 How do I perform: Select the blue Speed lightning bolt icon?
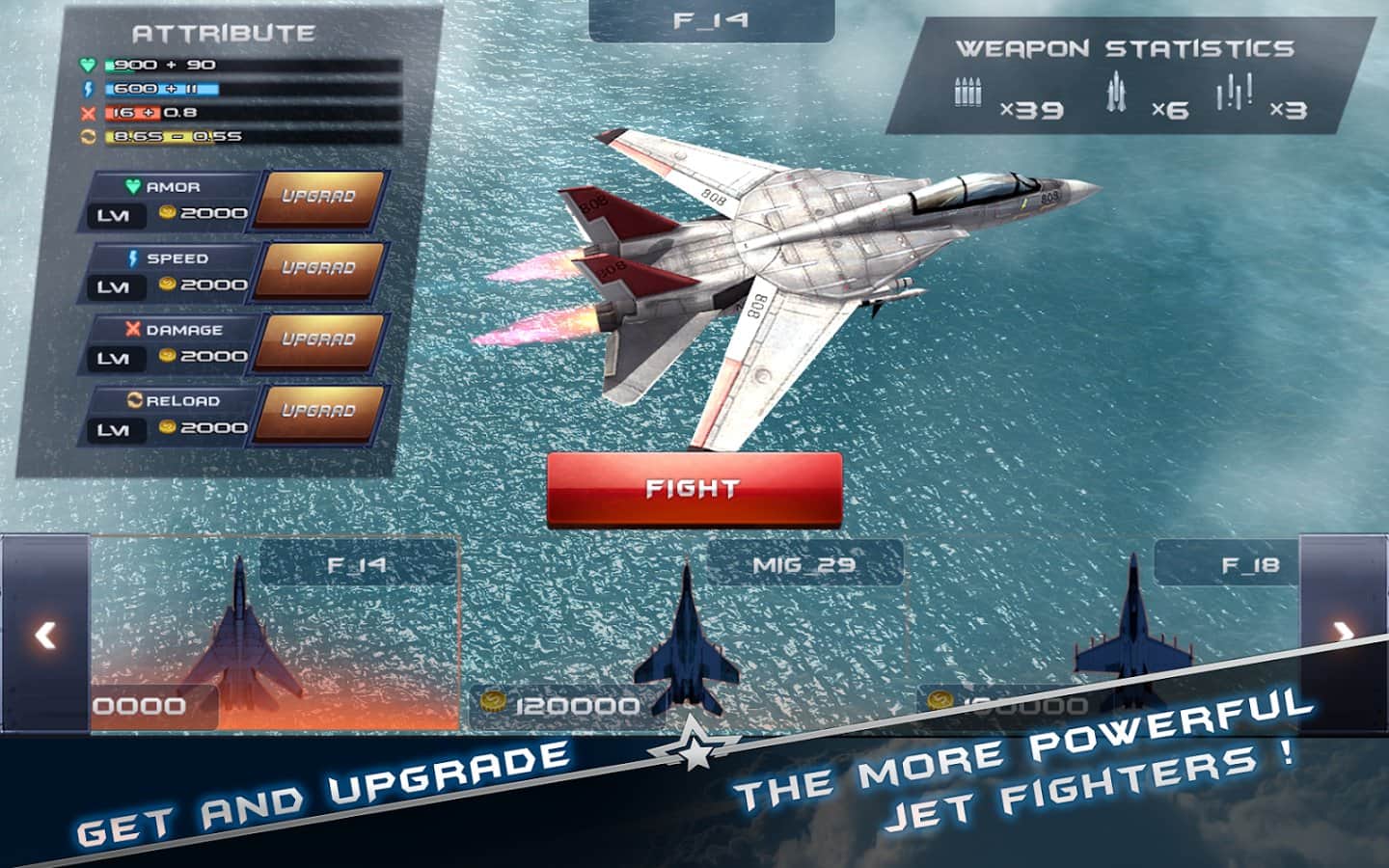pyautogui.click(x=132, y=258)
